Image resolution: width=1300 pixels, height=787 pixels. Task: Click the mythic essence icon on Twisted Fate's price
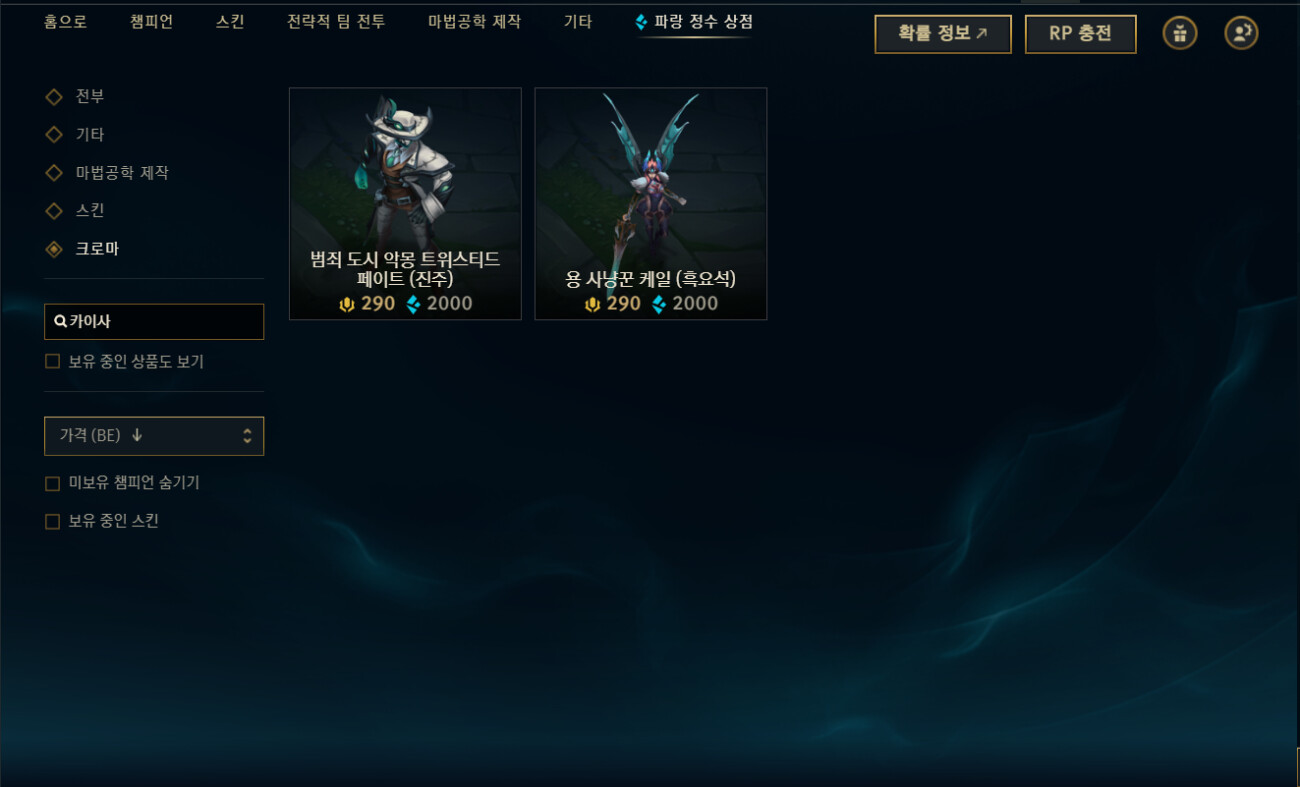coord(349,303)
